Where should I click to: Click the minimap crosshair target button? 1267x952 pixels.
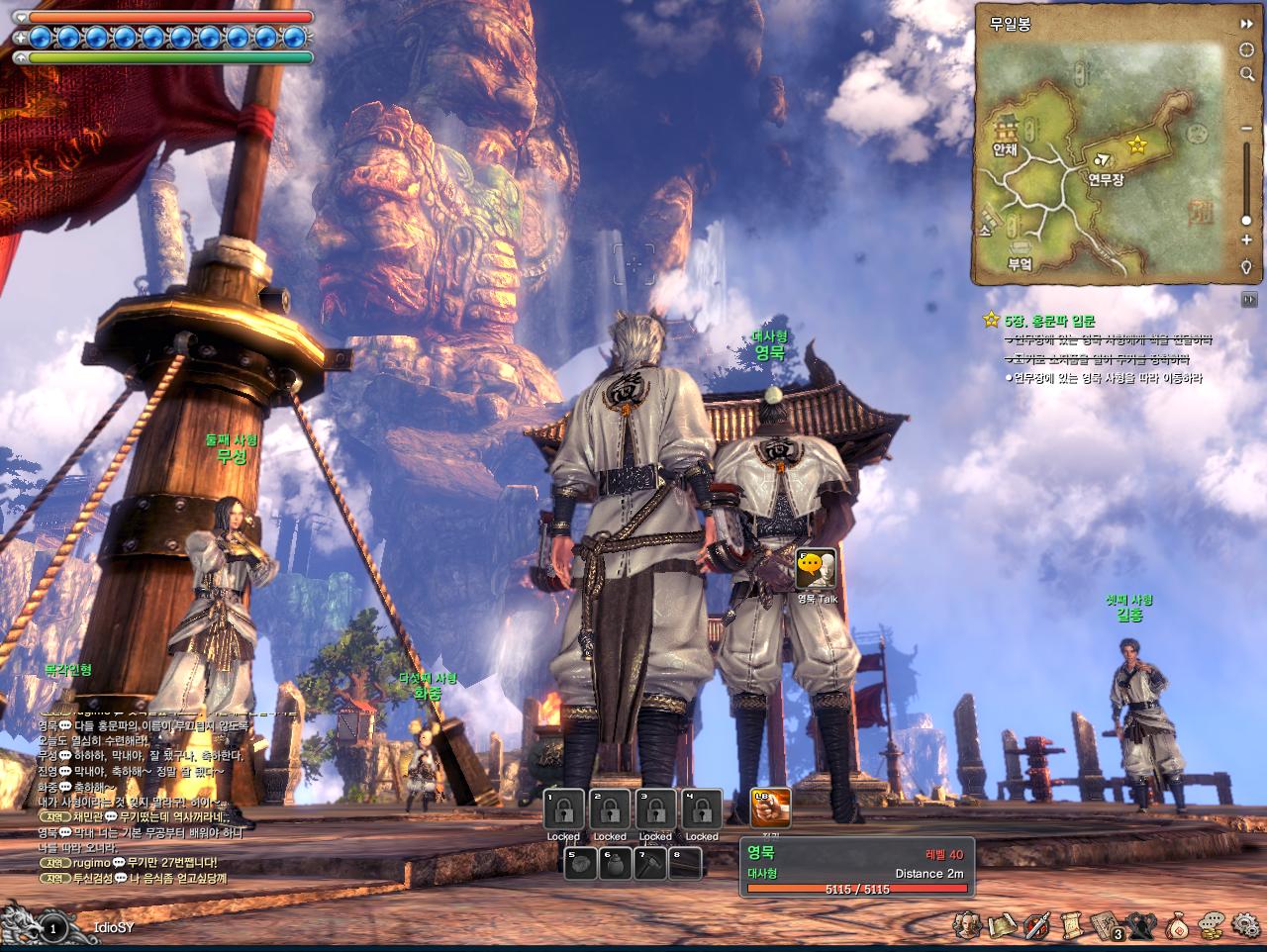tap(1246, 48)
